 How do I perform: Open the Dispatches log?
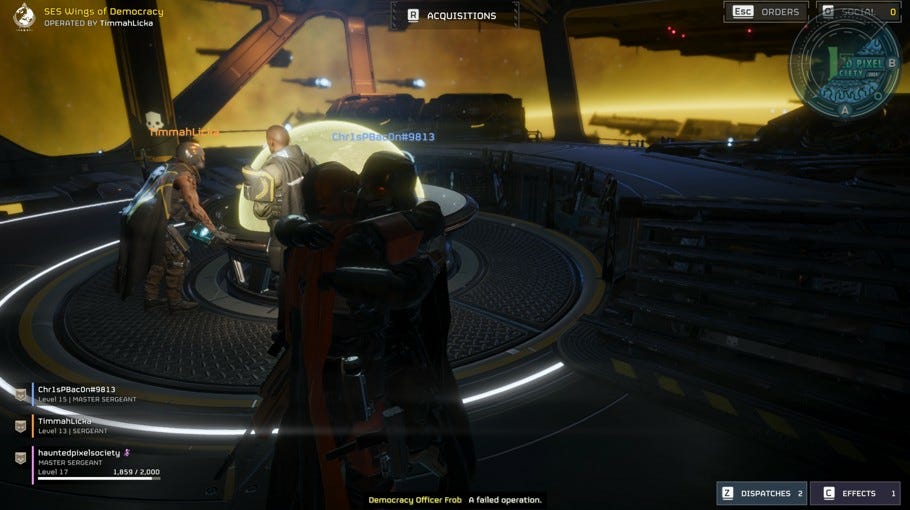(x=761, y=493)
